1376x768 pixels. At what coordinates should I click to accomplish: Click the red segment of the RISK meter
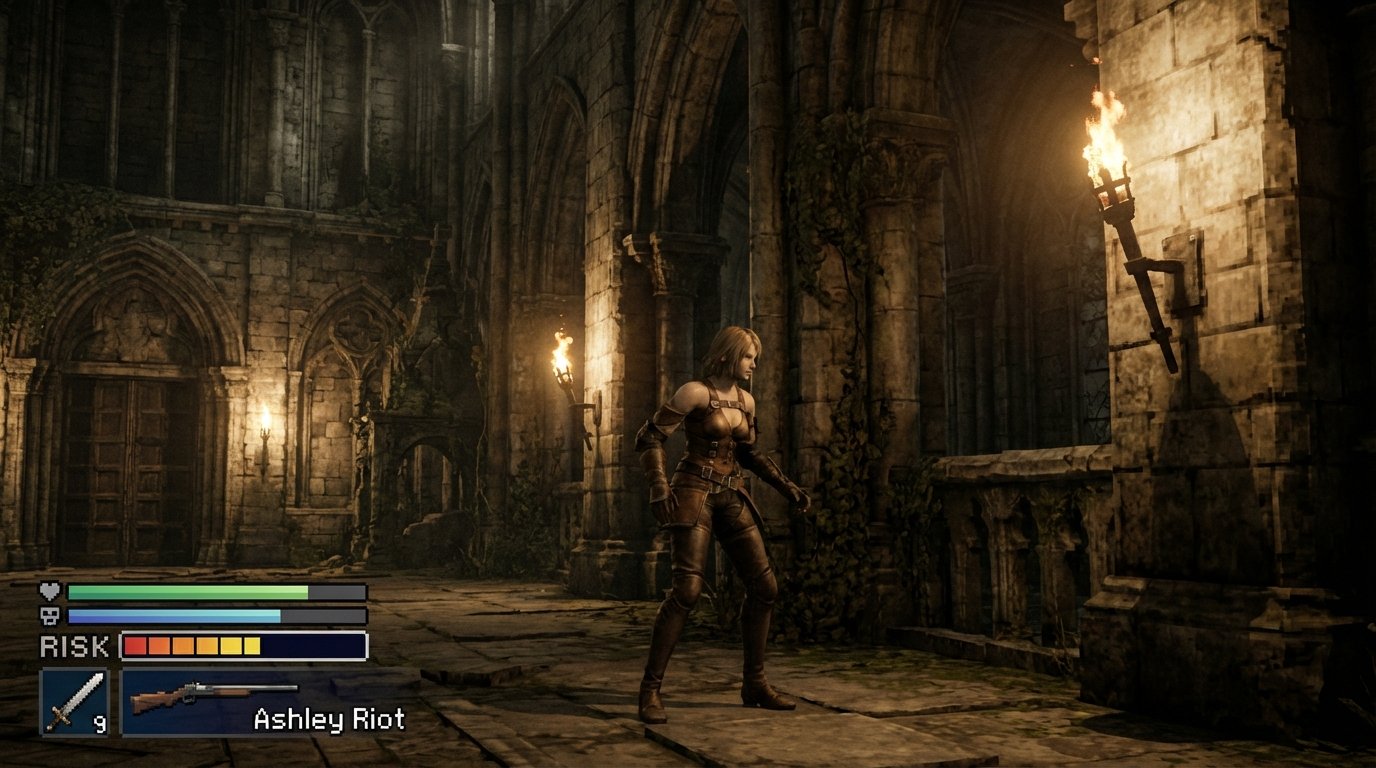tap(133, 646)
